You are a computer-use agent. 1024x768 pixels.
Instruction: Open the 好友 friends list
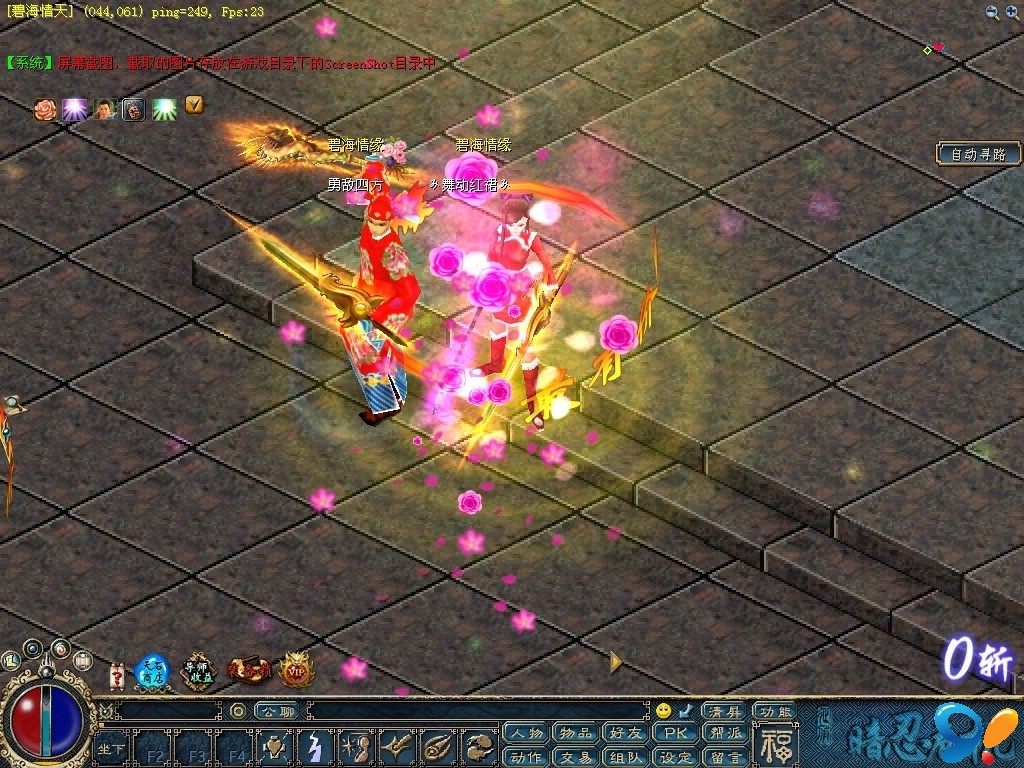(626, 733)
